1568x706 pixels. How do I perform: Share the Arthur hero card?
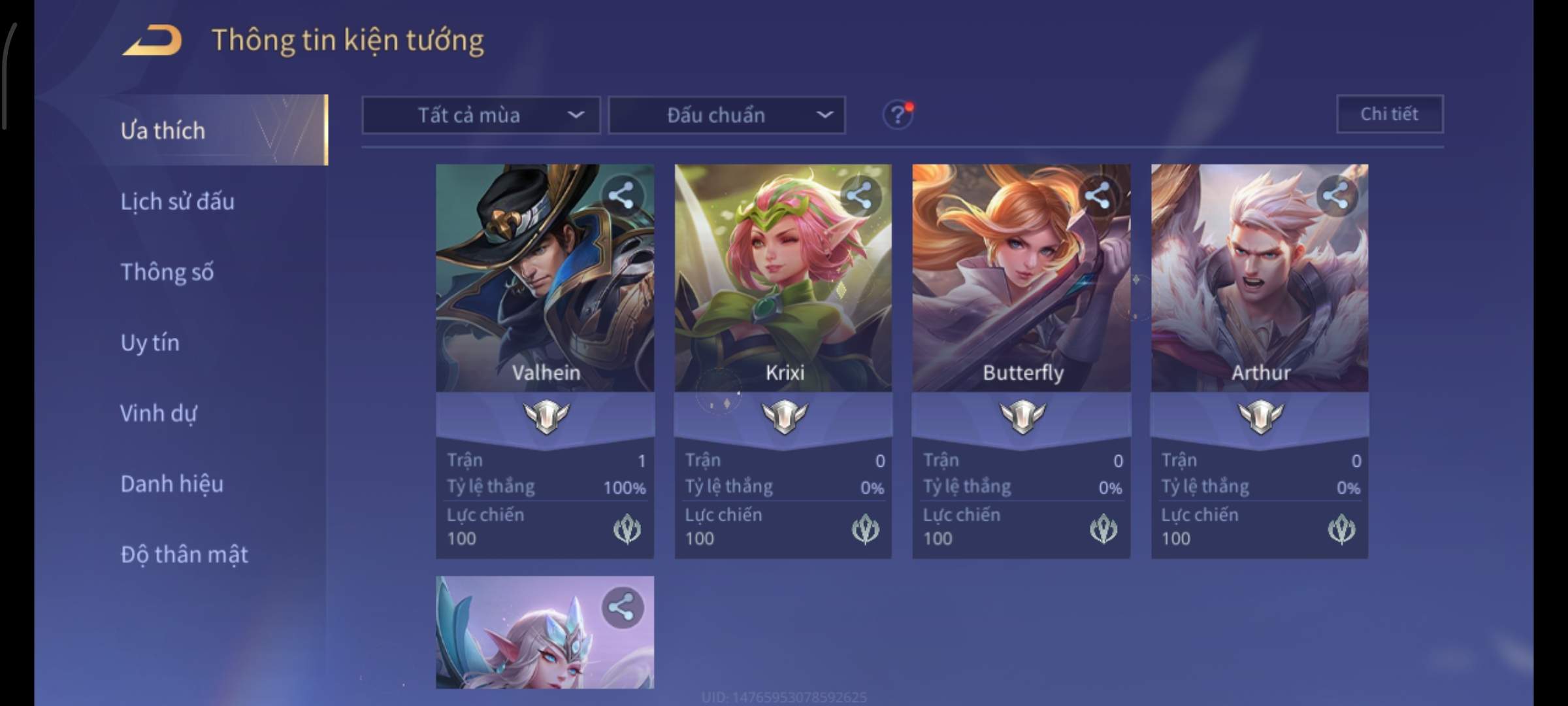[x=1335, y=195]
